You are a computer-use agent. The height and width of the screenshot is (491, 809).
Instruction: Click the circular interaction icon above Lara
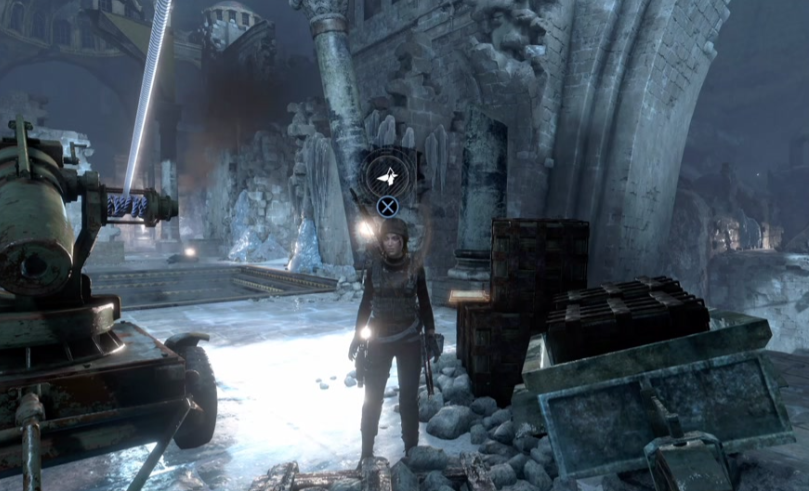(x=387, y=177)
